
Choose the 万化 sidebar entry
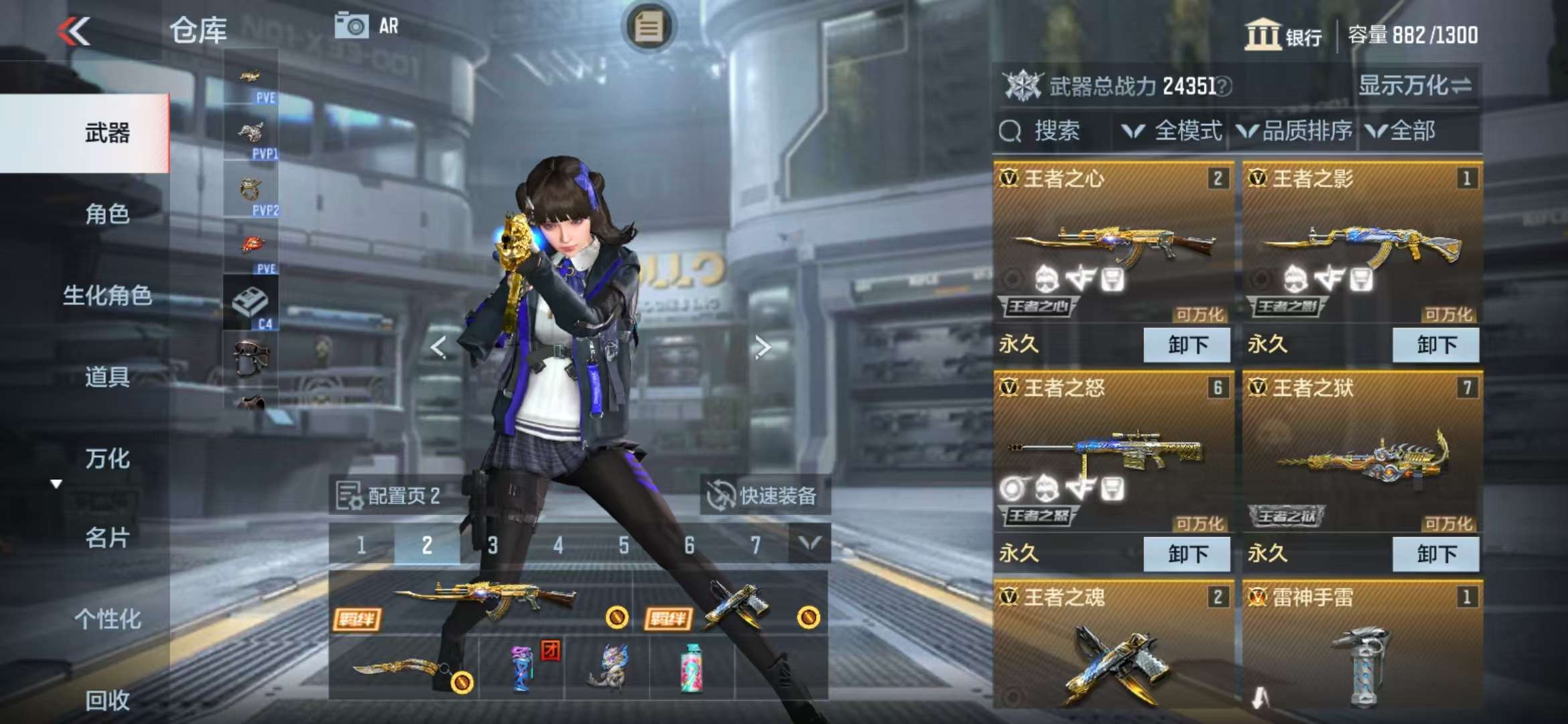click(107, 459)
